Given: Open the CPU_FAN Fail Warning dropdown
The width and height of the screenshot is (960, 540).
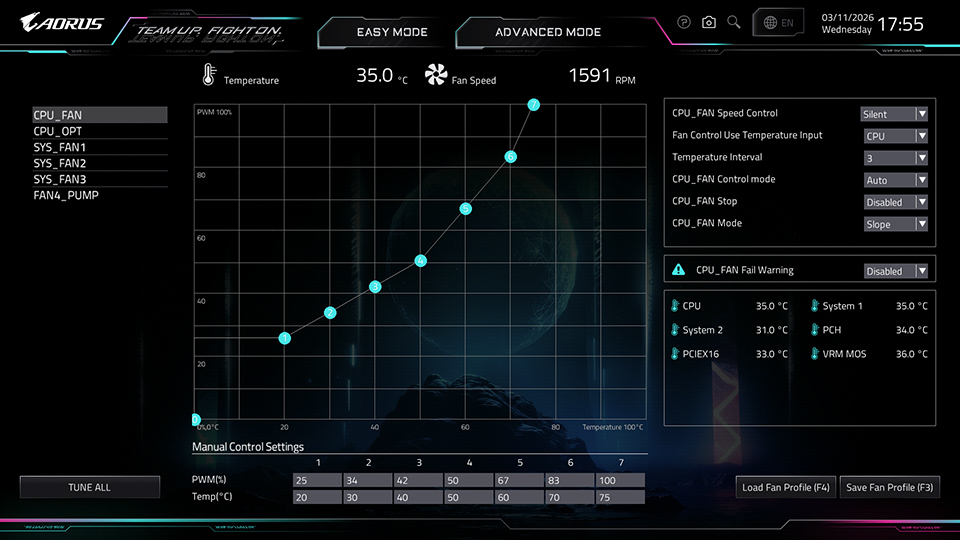Looking at the screenshot, I should pyautogui.click(x=895, y=271).
